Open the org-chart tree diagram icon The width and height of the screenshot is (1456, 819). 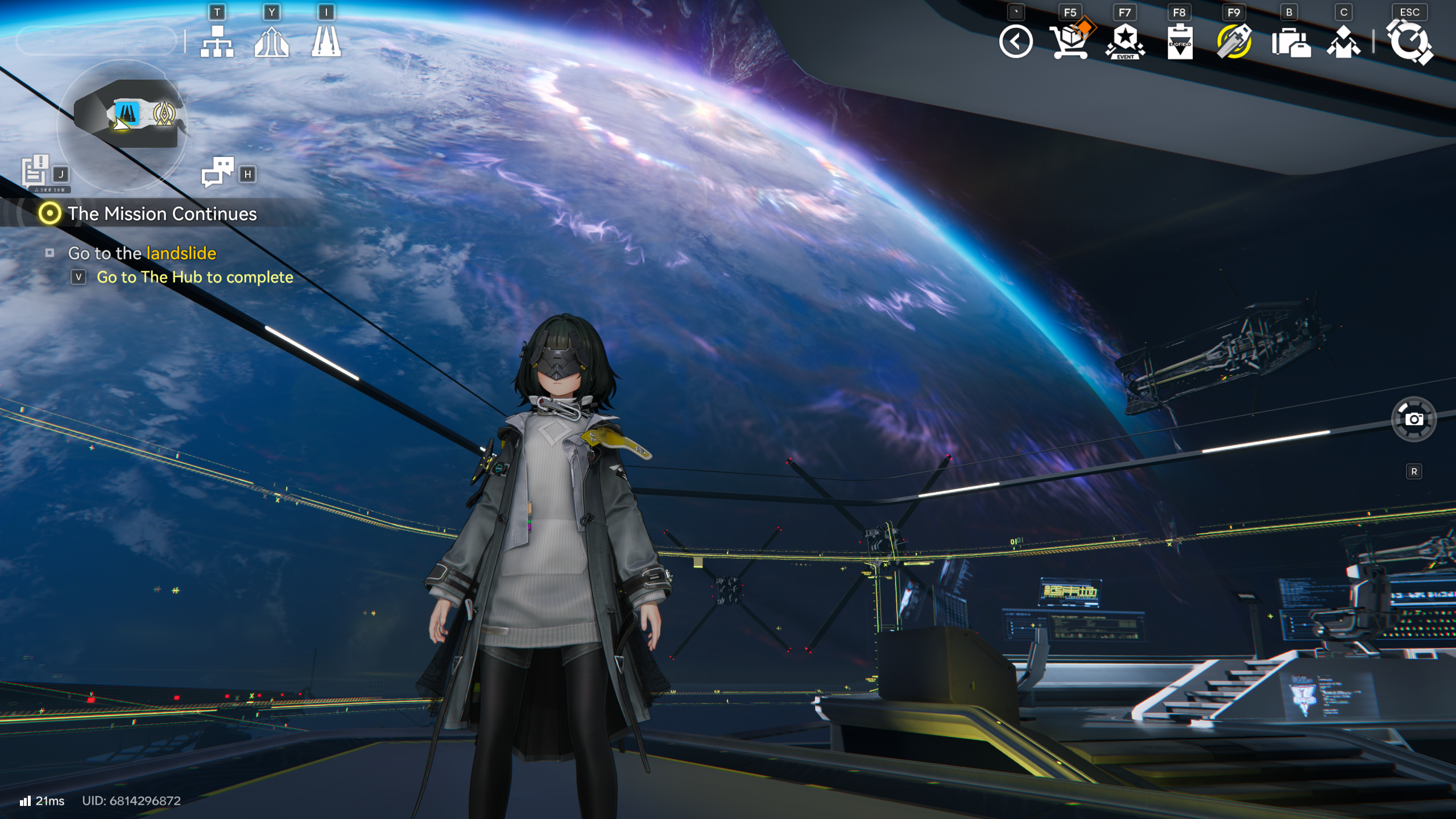(217, 42)
